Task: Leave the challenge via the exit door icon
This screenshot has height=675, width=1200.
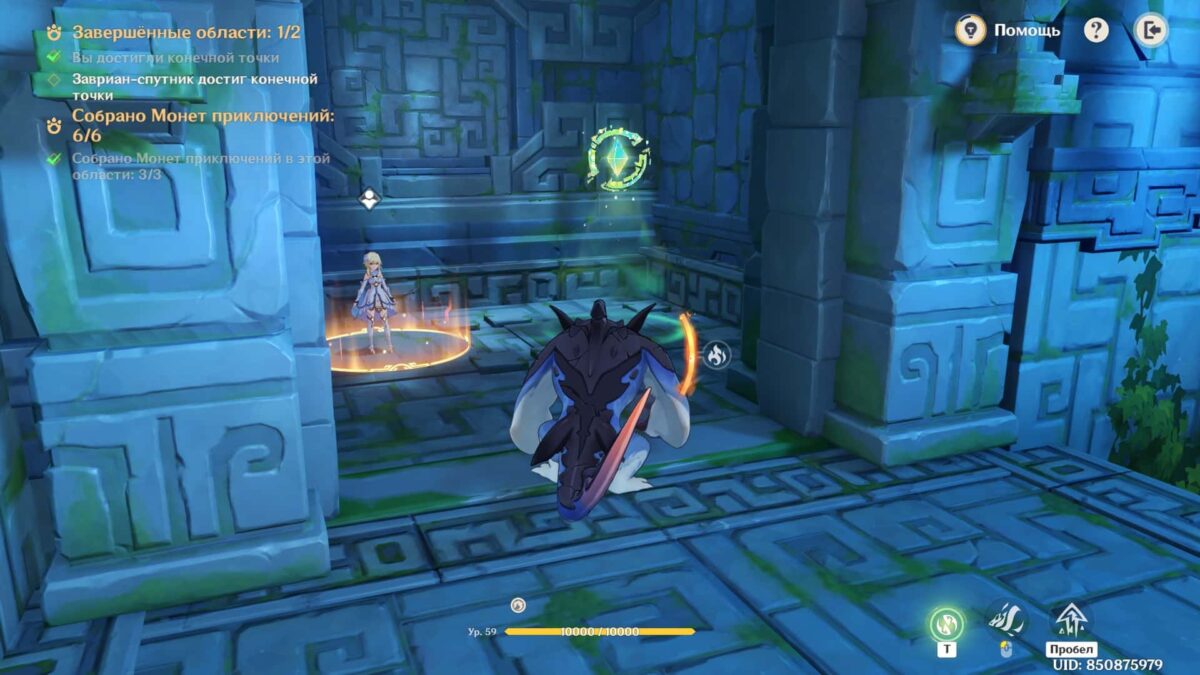Action: 1151,30
